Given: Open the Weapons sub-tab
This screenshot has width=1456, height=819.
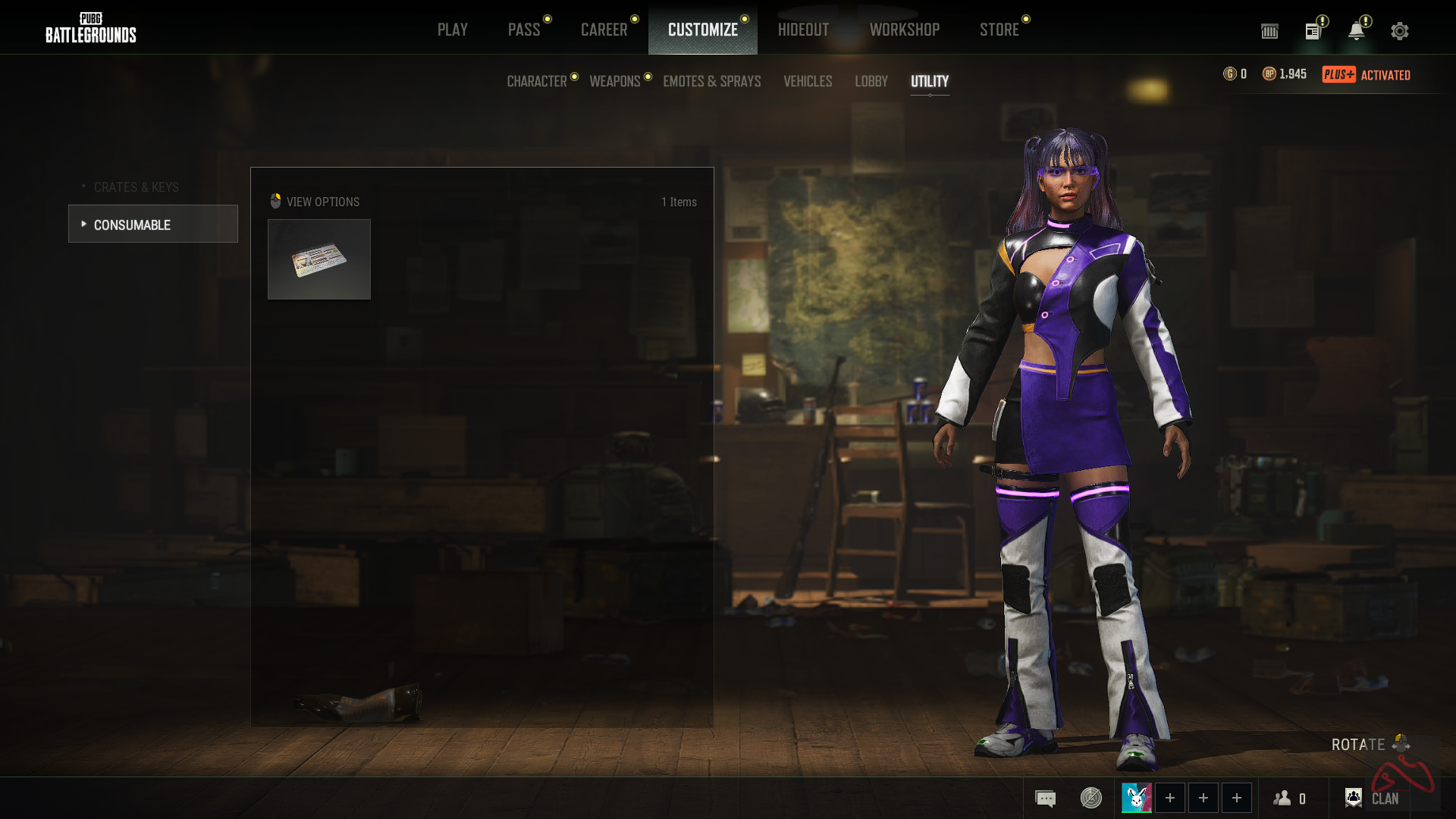Looking at the screenshot, I should click(x=615, y=81).
